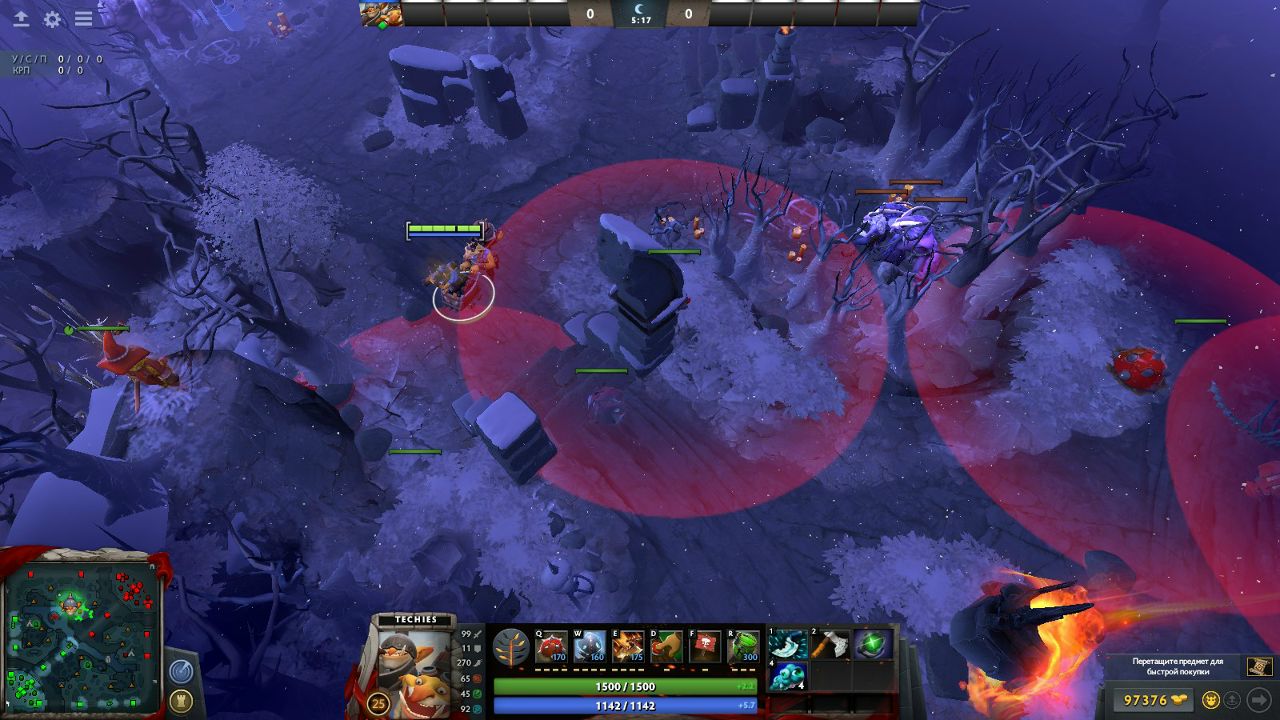Cast the E fiery blast ability
Viewport: 1280px width, 720px height.
[x=629, y=647]
